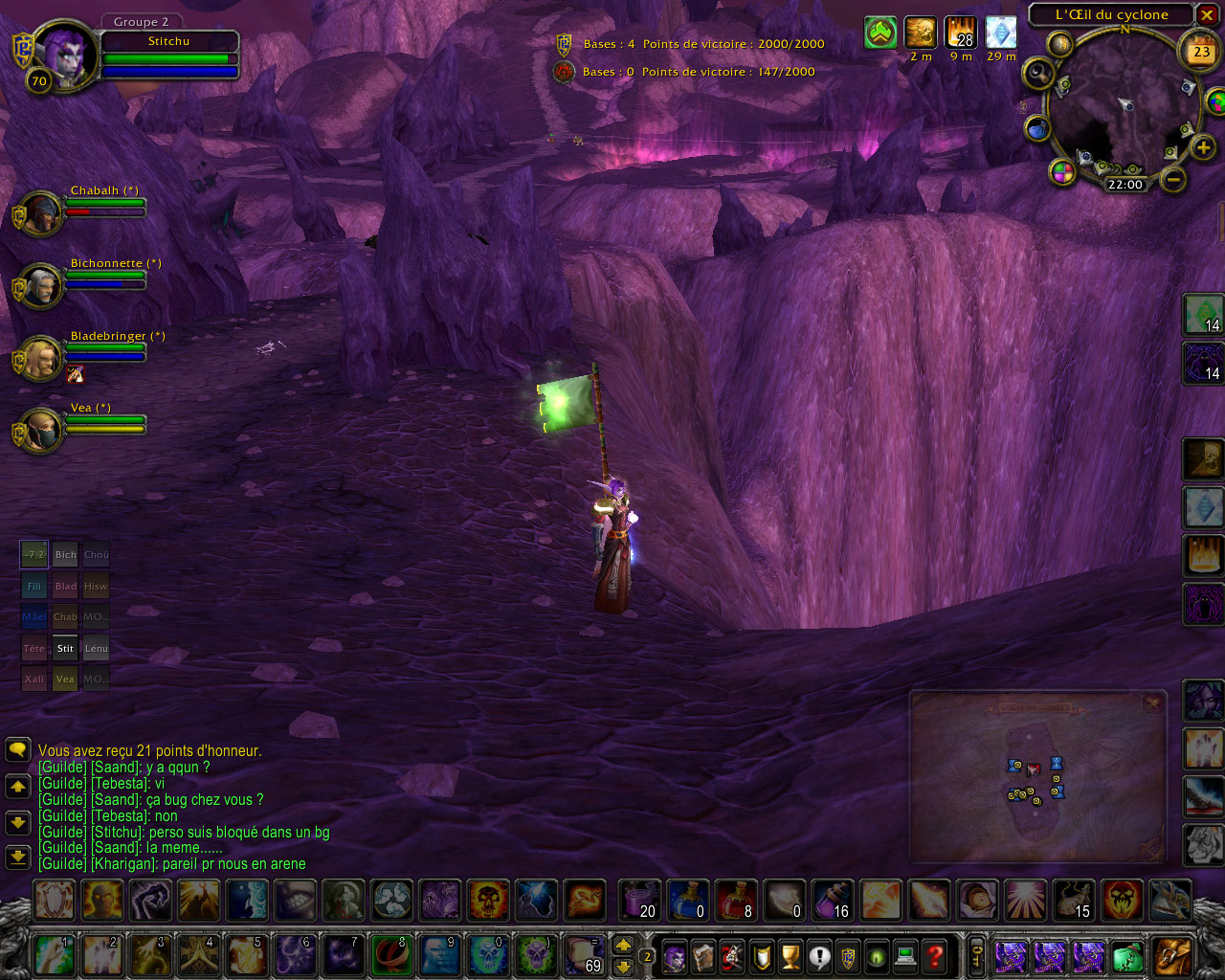Cast the praying hands spell in slot 4

tap(200, 955)
